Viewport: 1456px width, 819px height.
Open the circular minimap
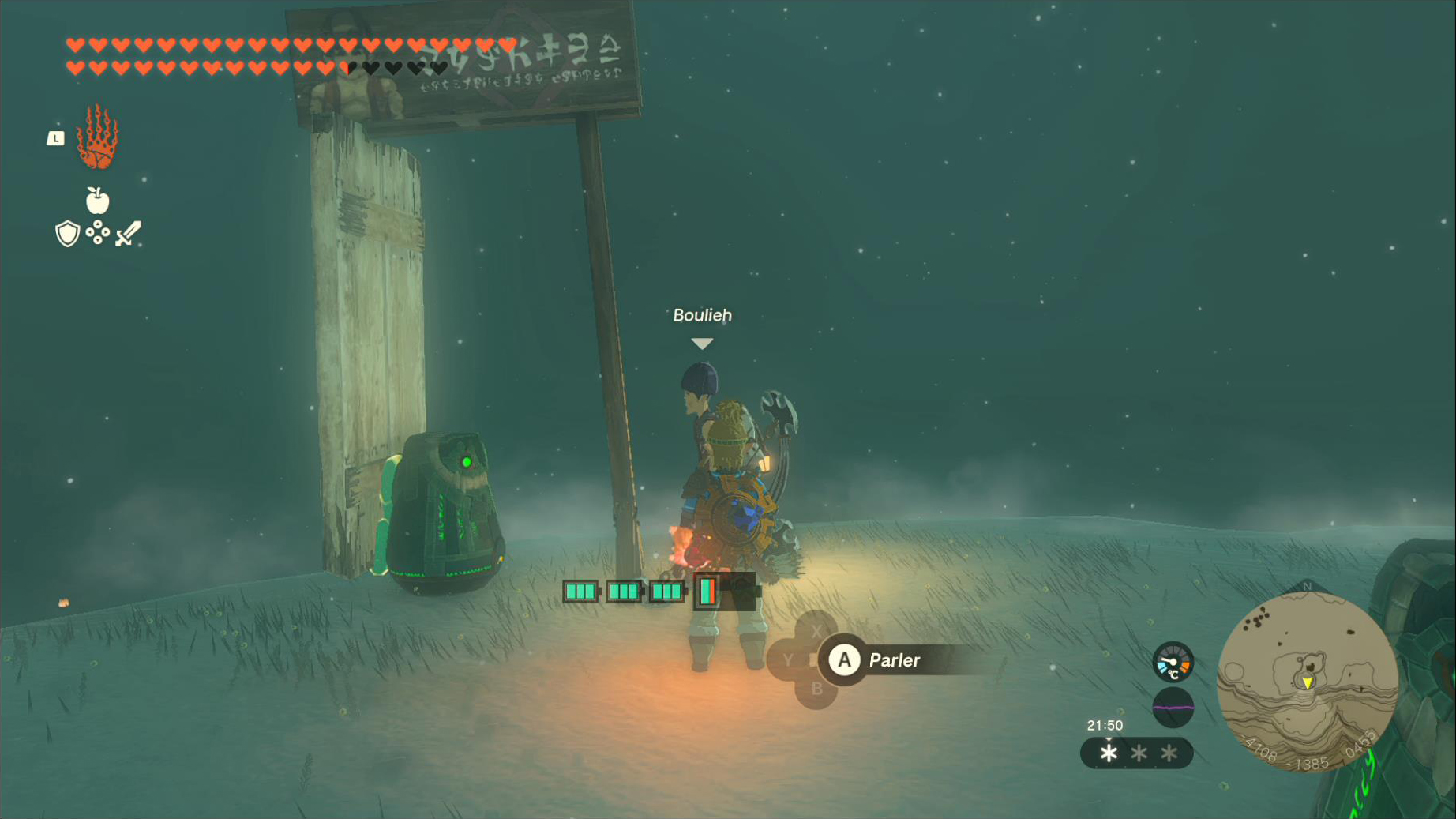1308,682
